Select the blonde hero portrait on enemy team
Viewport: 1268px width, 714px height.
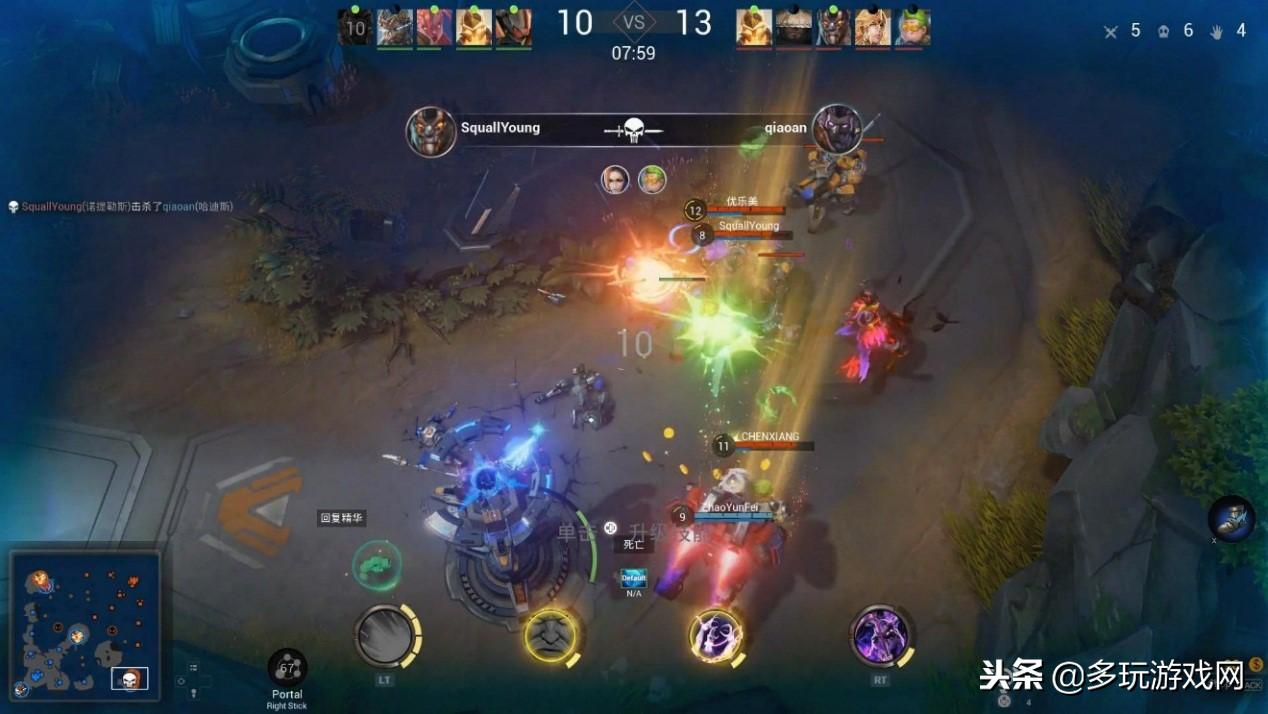pyautogui.click(x=872, y=27)
